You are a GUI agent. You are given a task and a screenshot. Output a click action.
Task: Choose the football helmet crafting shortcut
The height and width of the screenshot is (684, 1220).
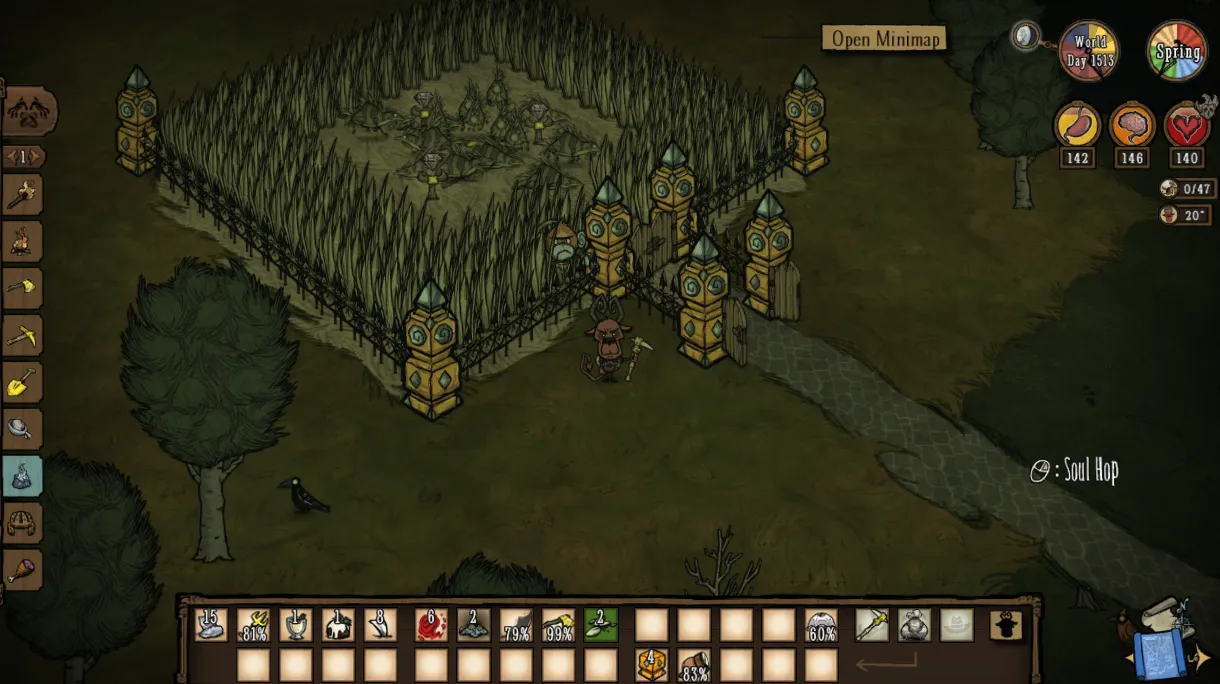pyautogui.click(x=23, y=523)
